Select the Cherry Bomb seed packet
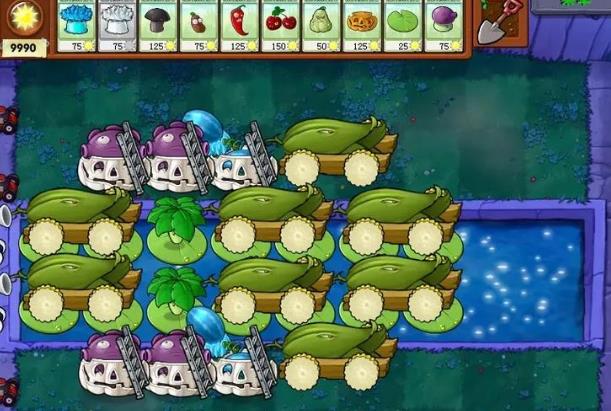This screenshot has width=611, height=411. coord(280,26)
